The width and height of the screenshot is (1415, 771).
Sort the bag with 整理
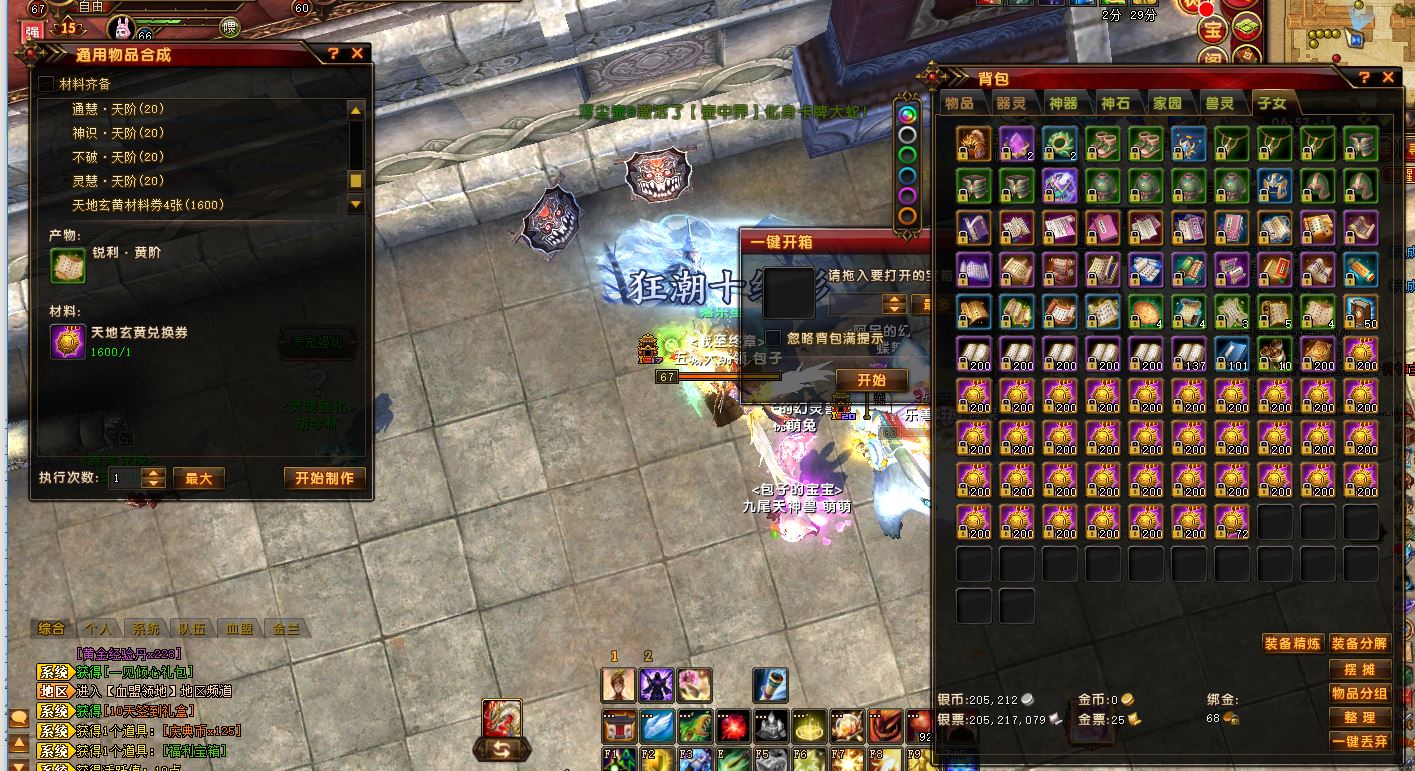tap(1360, 717)
